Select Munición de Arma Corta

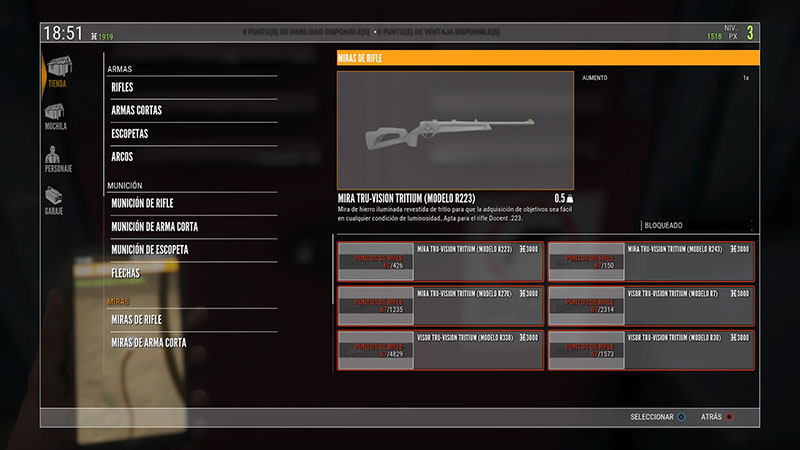pyautogui.click(x=192, y=227)
